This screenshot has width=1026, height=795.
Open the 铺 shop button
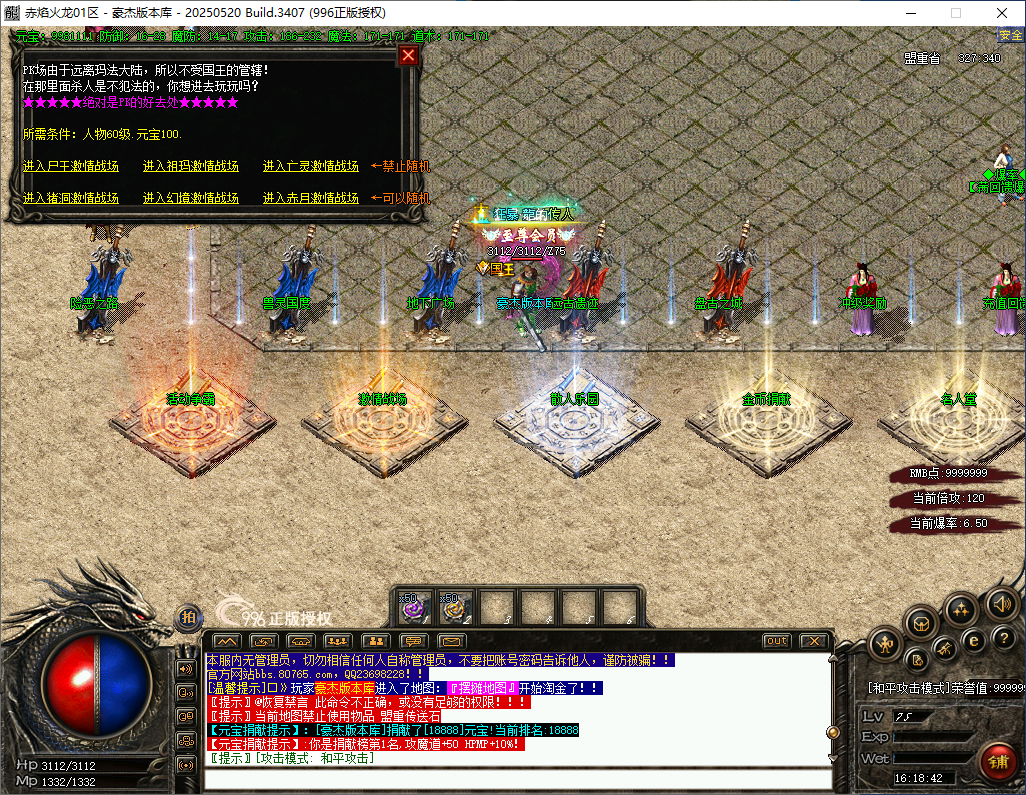coord(997,762)
